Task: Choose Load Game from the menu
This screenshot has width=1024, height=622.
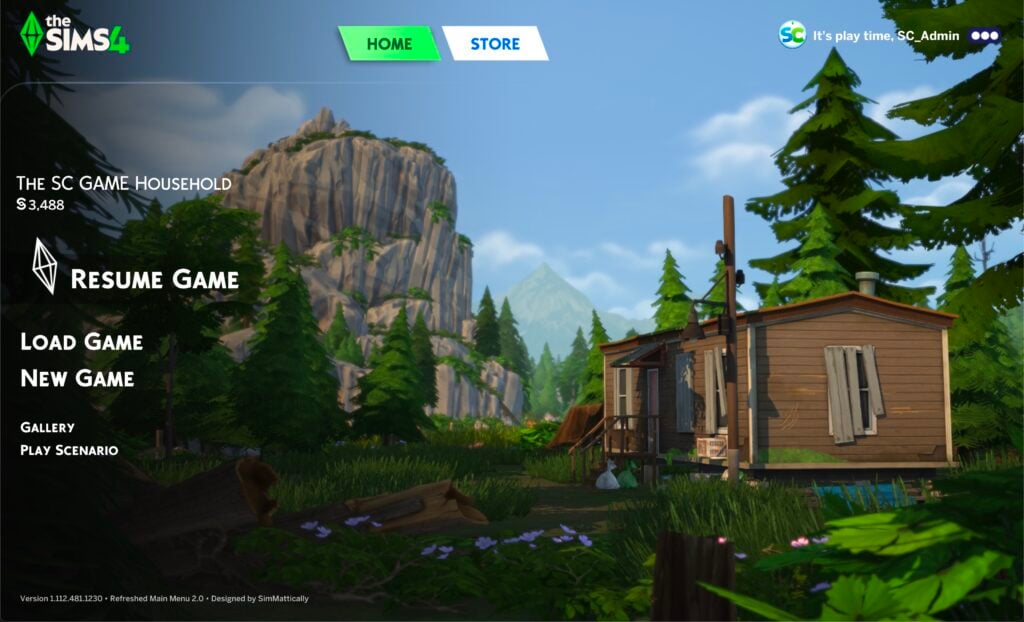Action: tap(82, 342)
